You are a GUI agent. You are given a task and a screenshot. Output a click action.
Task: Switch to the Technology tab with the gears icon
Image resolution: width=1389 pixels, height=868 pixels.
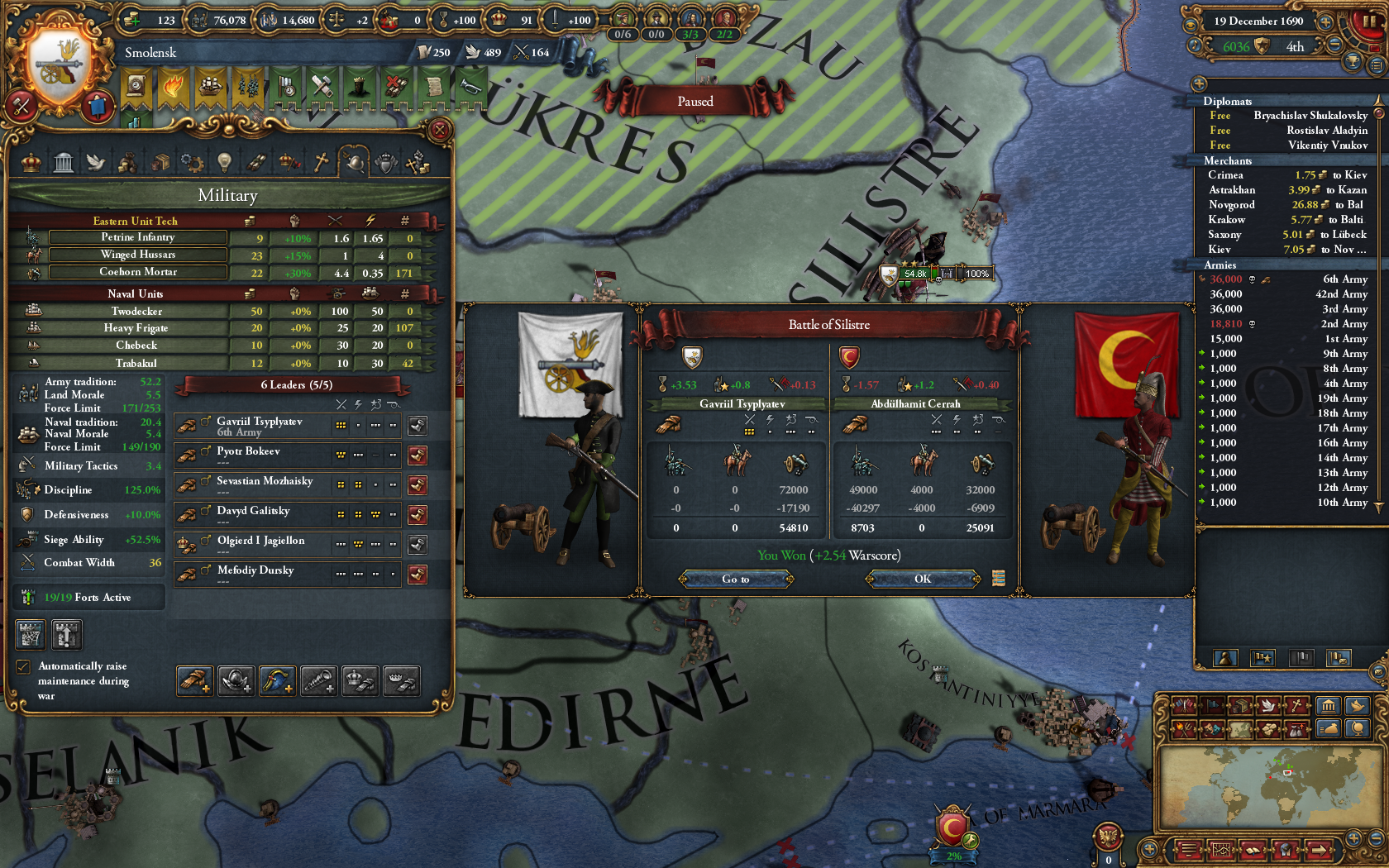[x=193, y=162]
